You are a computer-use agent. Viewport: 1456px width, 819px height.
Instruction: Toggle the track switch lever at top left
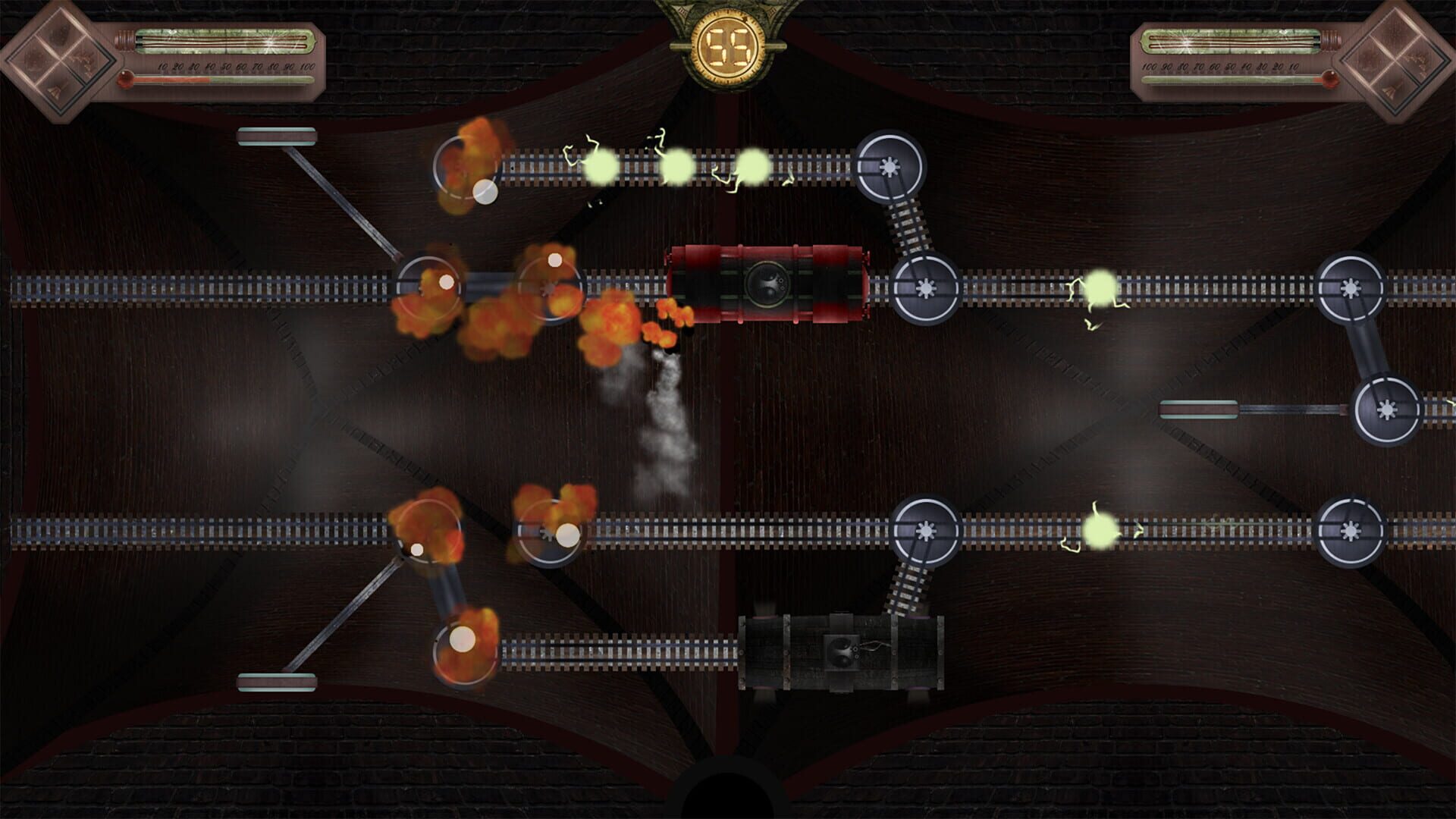click(277, 137)
